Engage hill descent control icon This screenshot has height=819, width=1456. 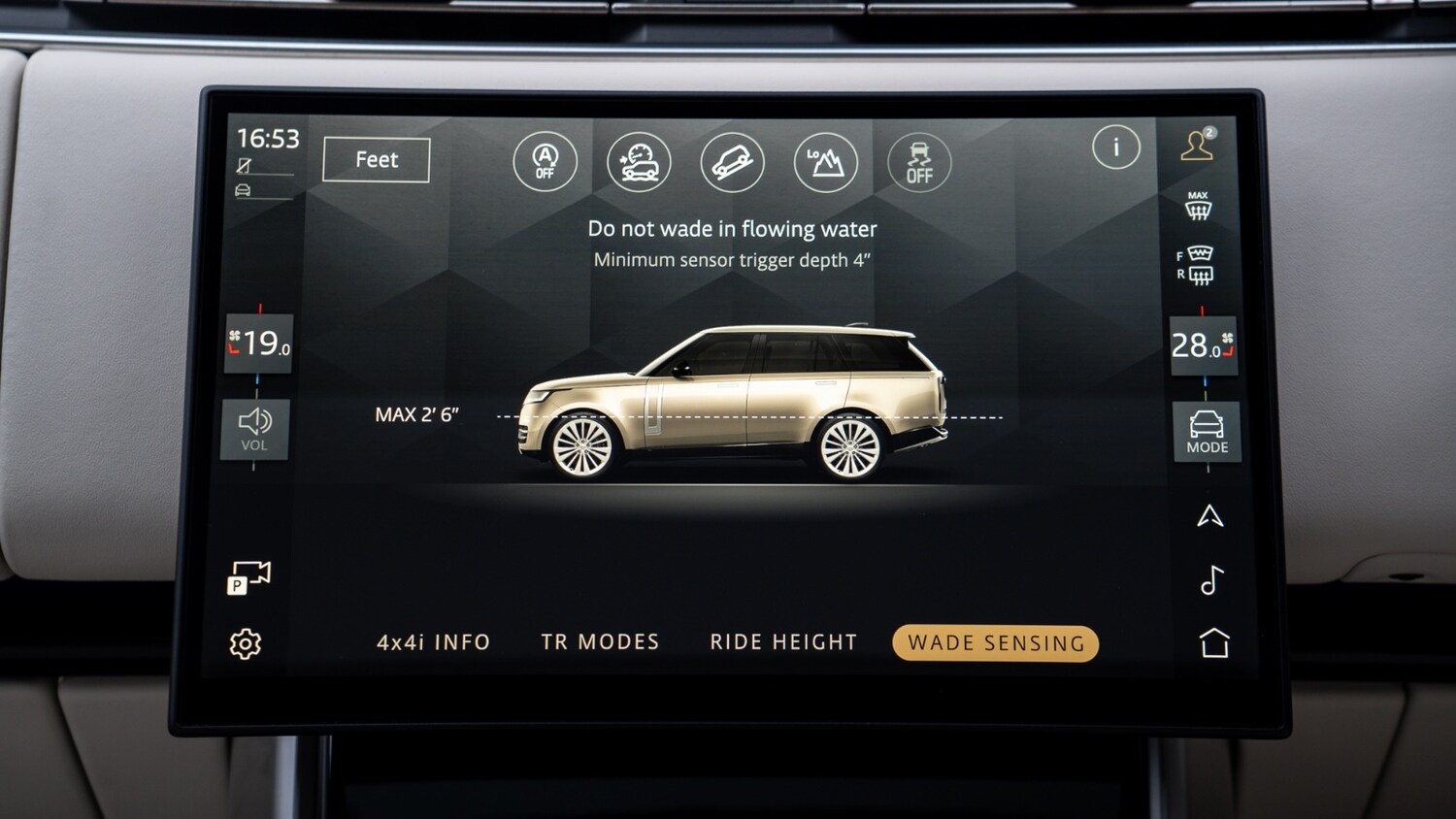tap(733, 163)
